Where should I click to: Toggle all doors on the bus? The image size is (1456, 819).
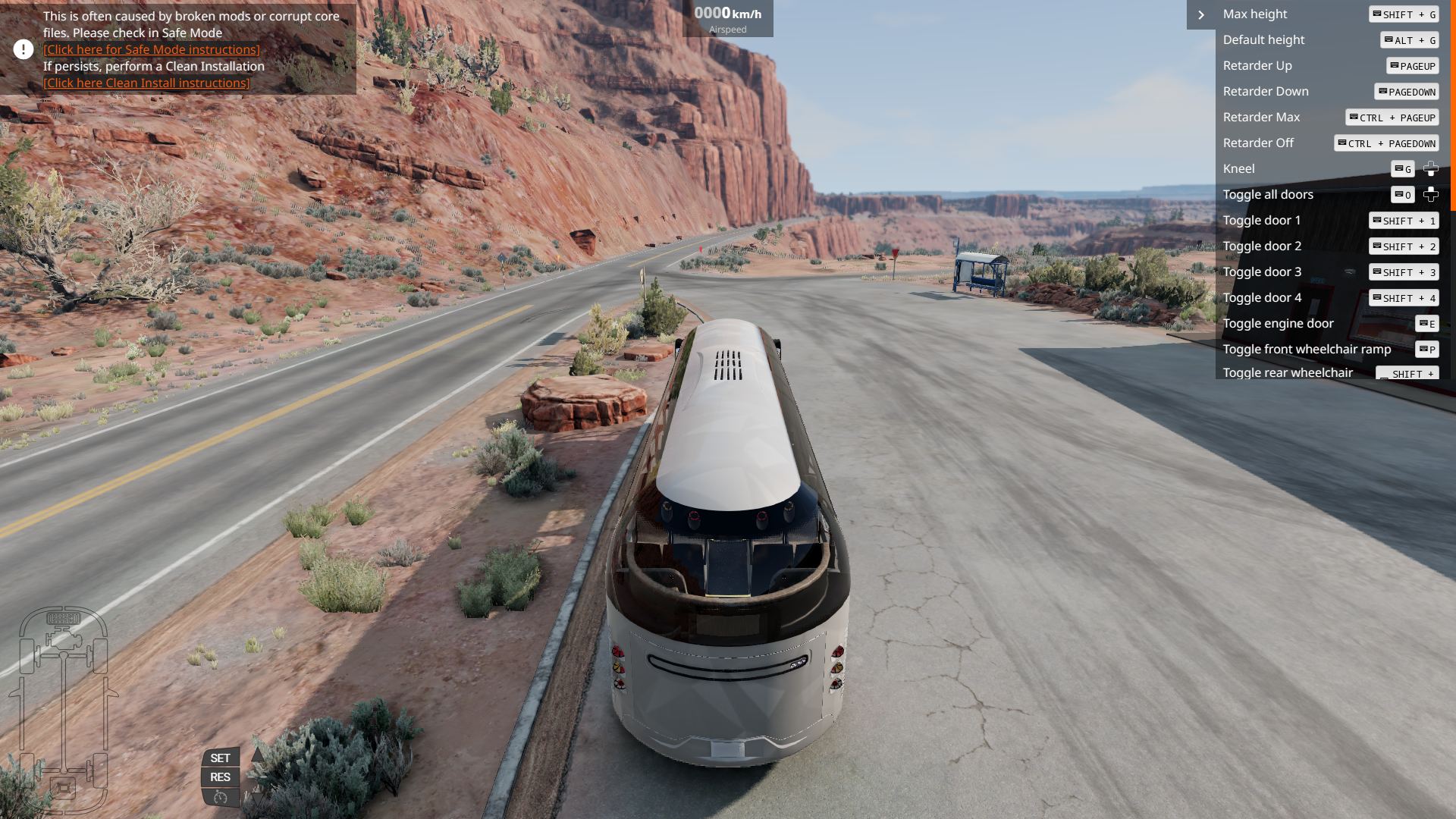coord(1268,194)
